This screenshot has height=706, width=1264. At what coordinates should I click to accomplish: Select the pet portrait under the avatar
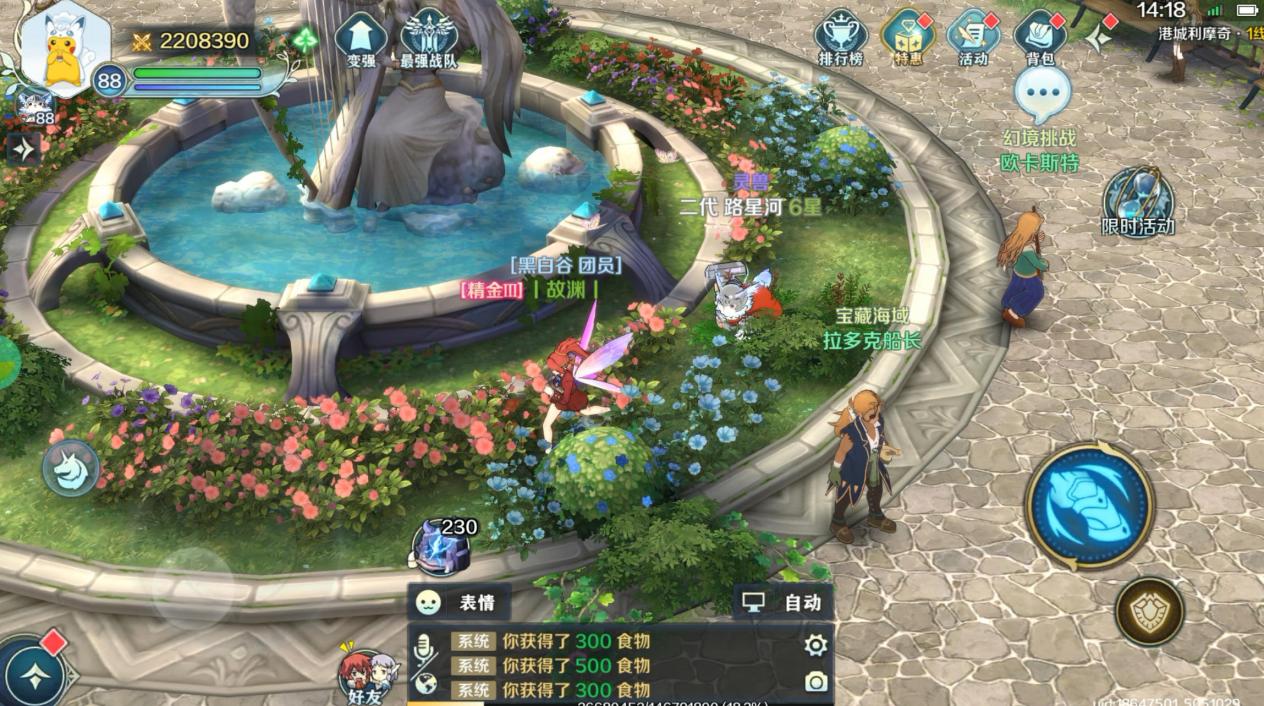point(34,106)
